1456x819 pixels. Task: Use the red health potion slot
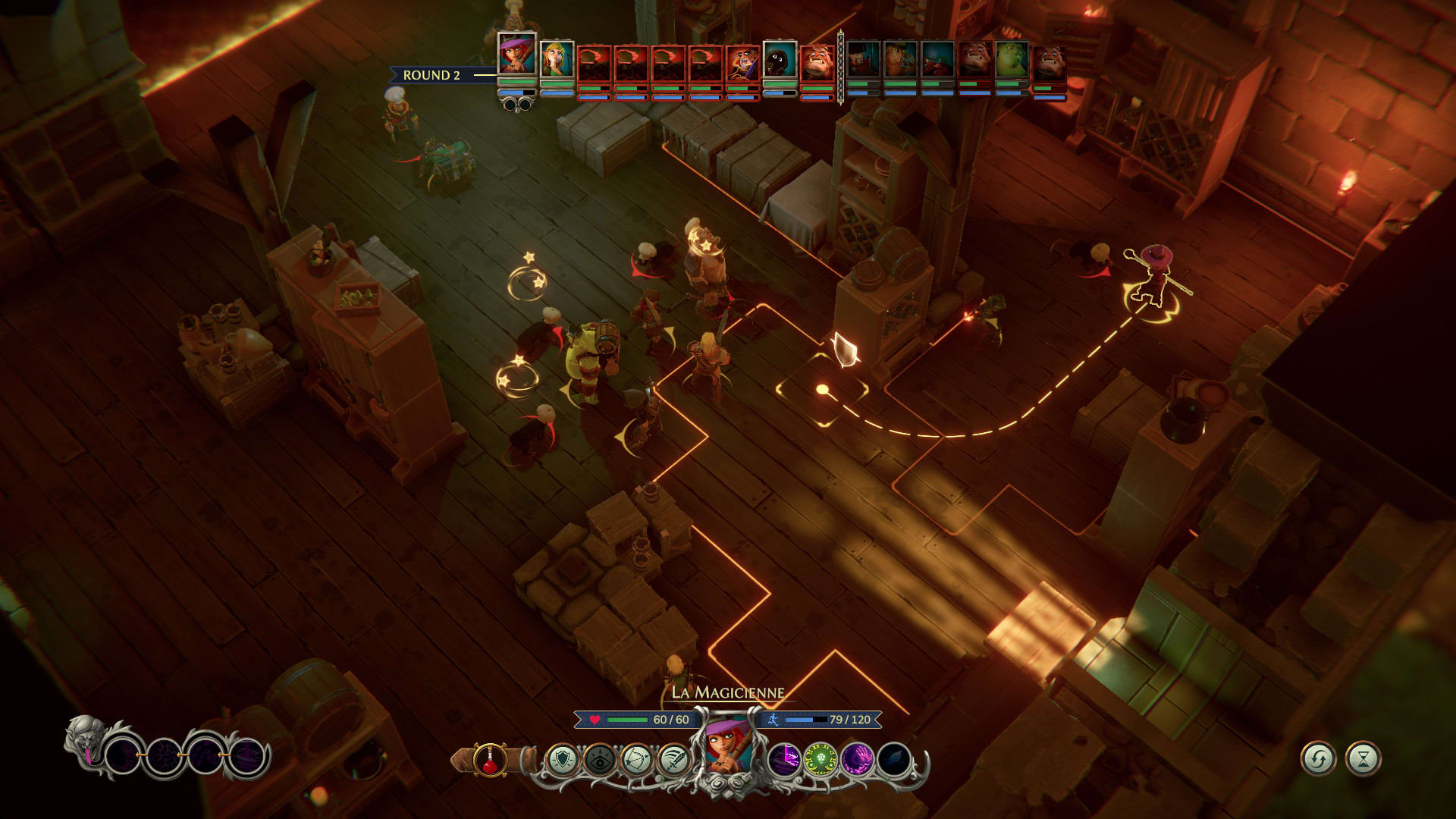point(490,759)
